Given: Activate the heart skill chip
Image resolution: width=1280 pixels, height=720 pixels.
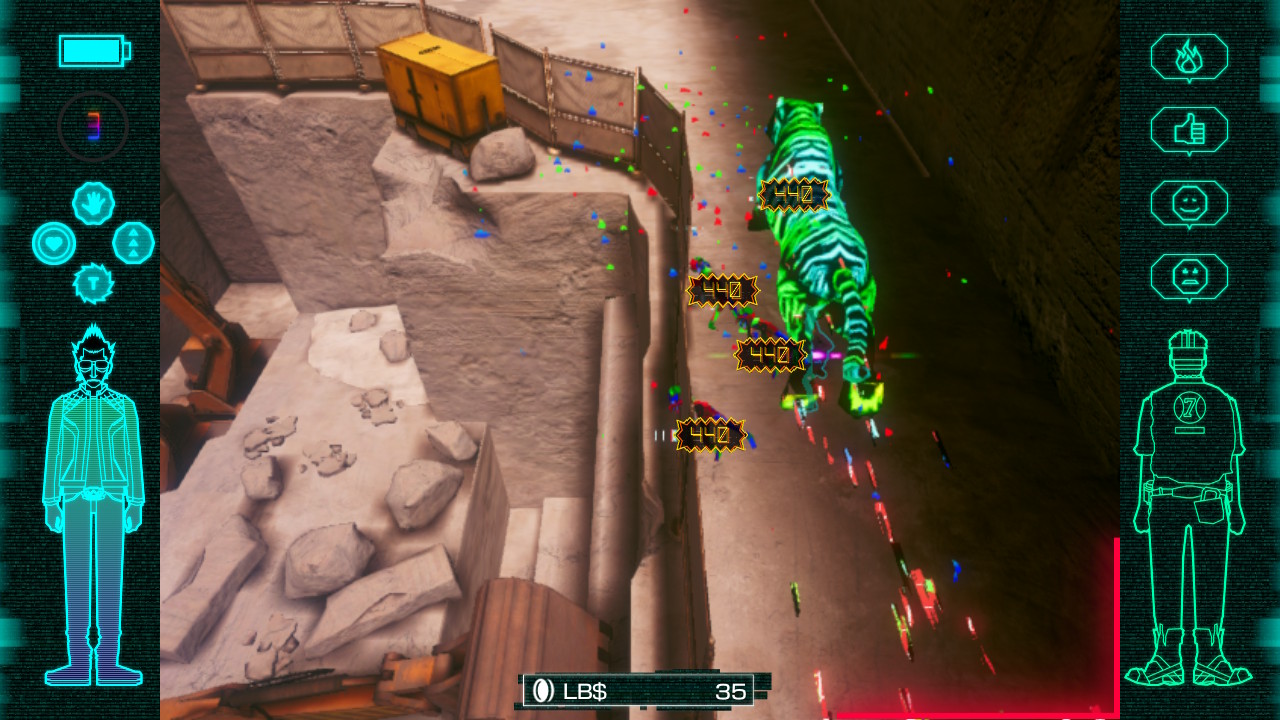Looking at the screenshot, I should coord(53,243).
